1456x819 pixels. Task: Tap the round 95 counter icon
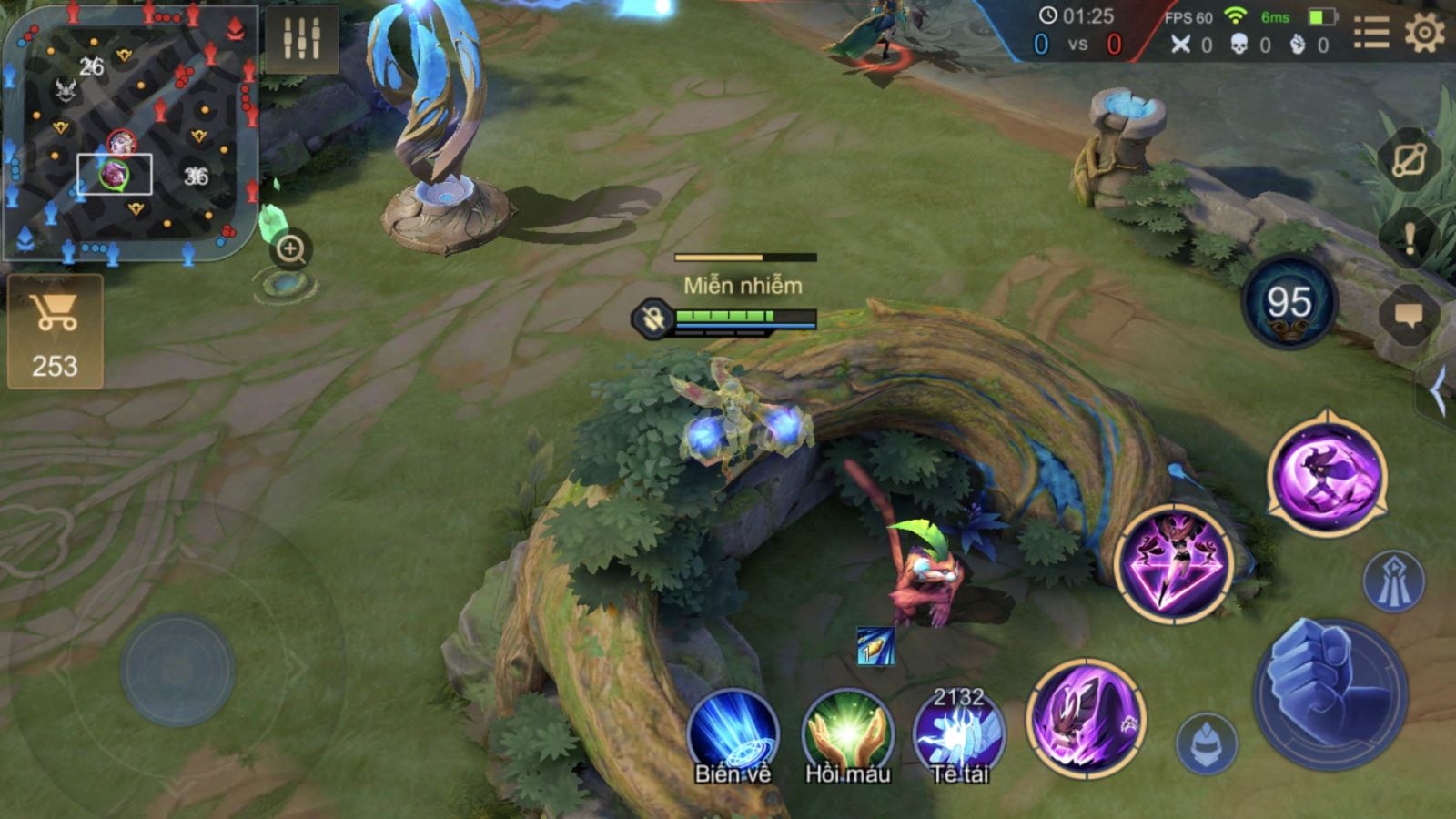click(1289, 303)
